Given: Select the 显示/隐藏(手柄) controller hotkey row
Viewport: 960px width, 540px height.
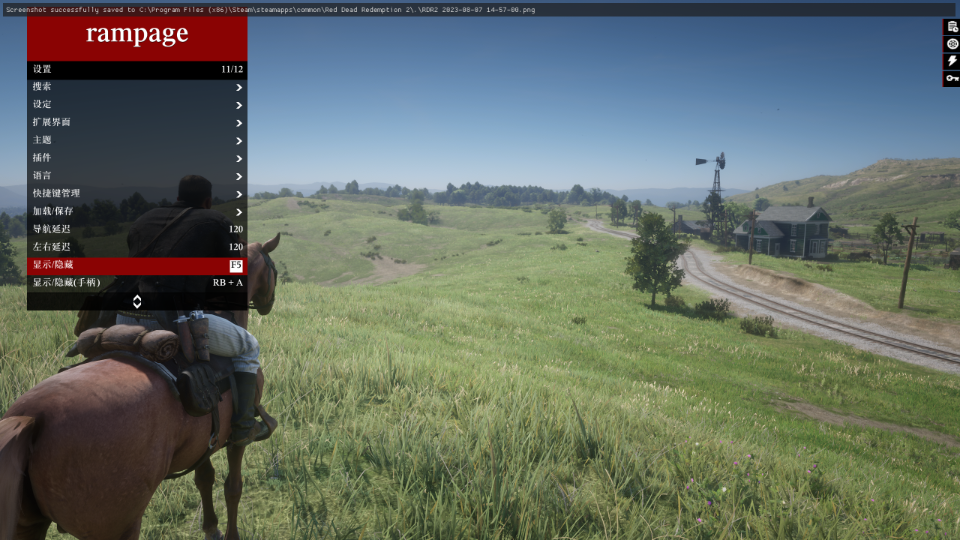Looking at the screenshot, I should 137,283.
